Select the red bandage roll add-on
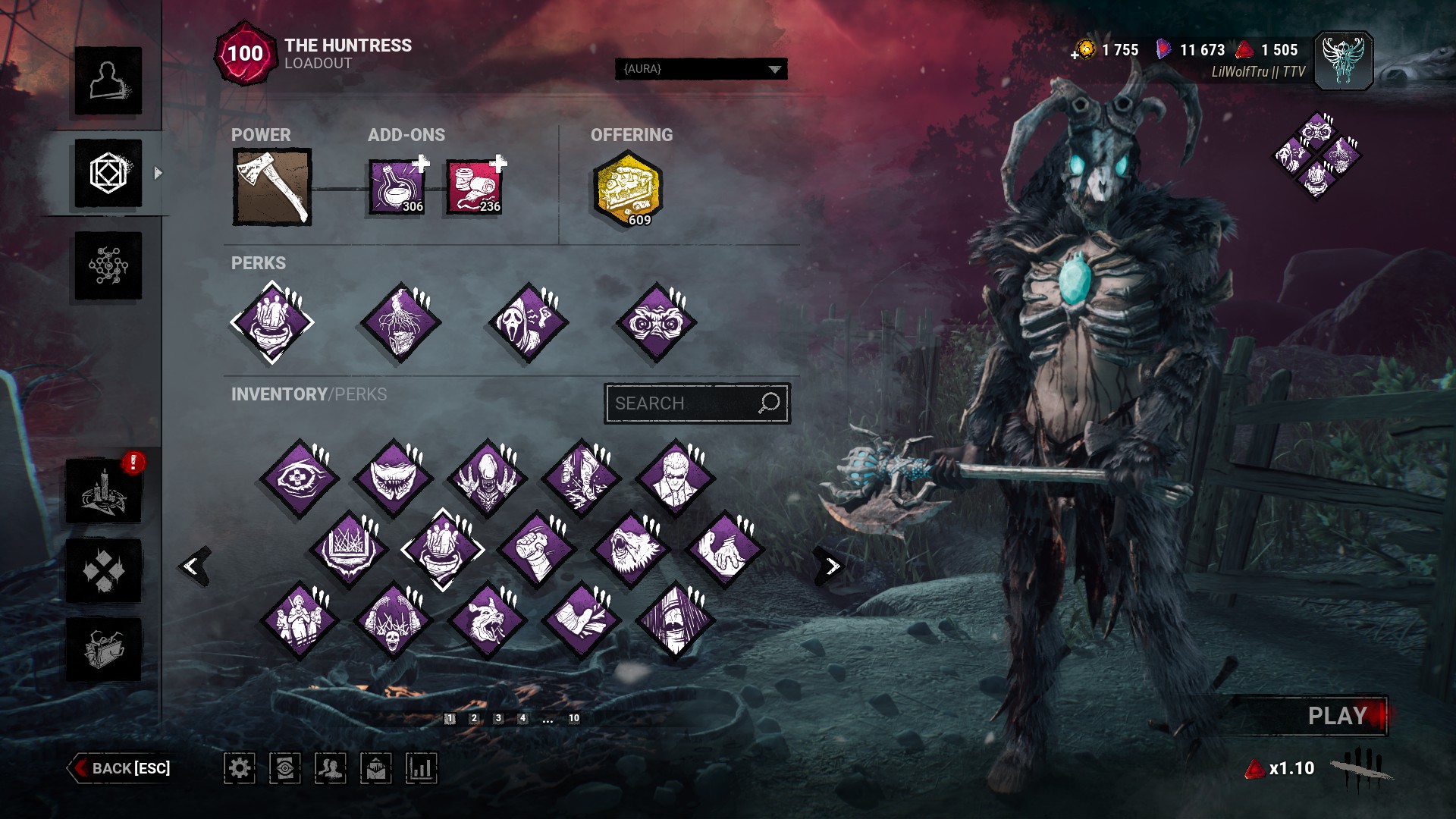1456x819 pixels. tap(474, 187)
